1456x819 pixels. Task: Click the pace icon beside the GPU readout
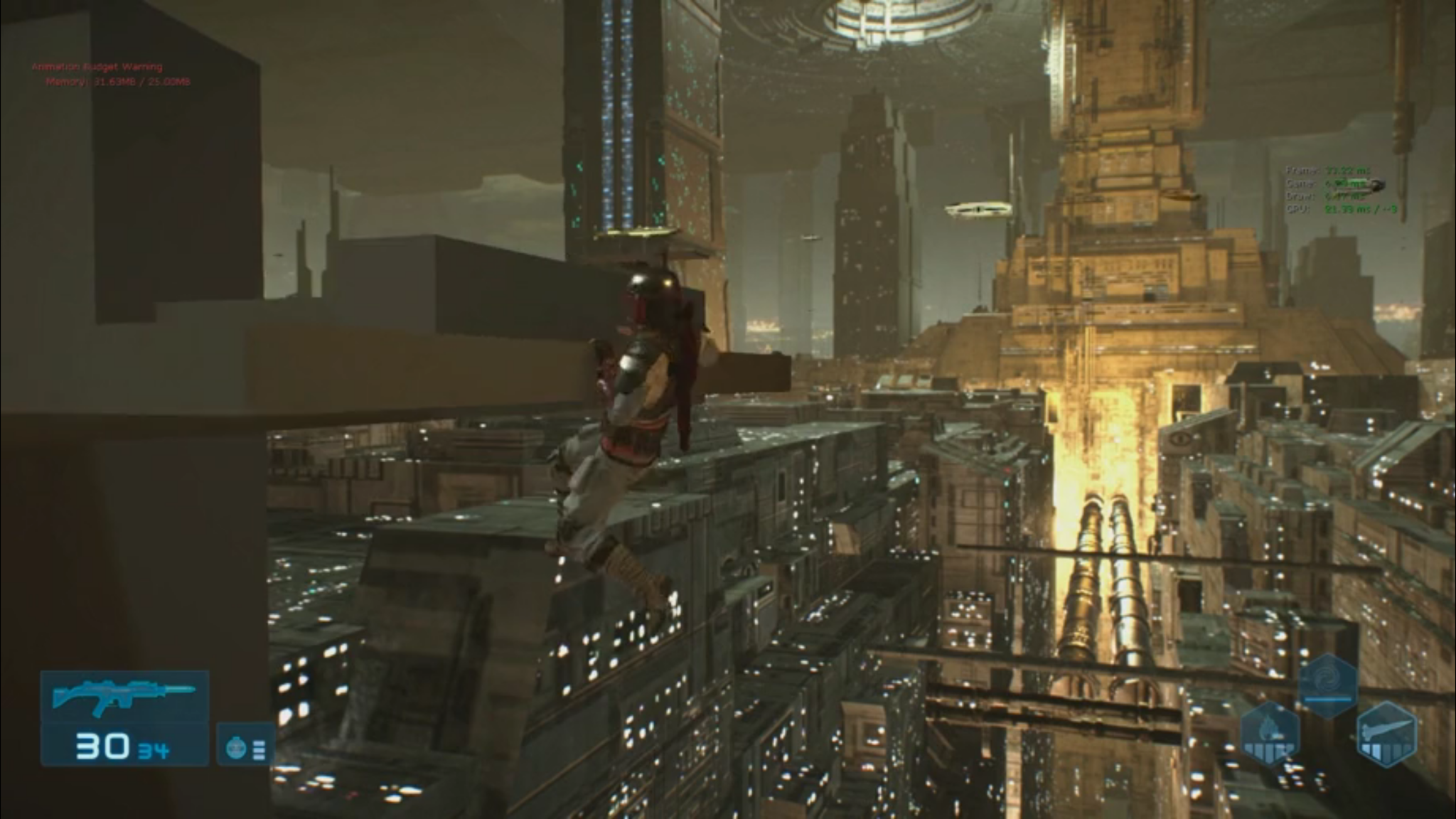coord(1376,183)
